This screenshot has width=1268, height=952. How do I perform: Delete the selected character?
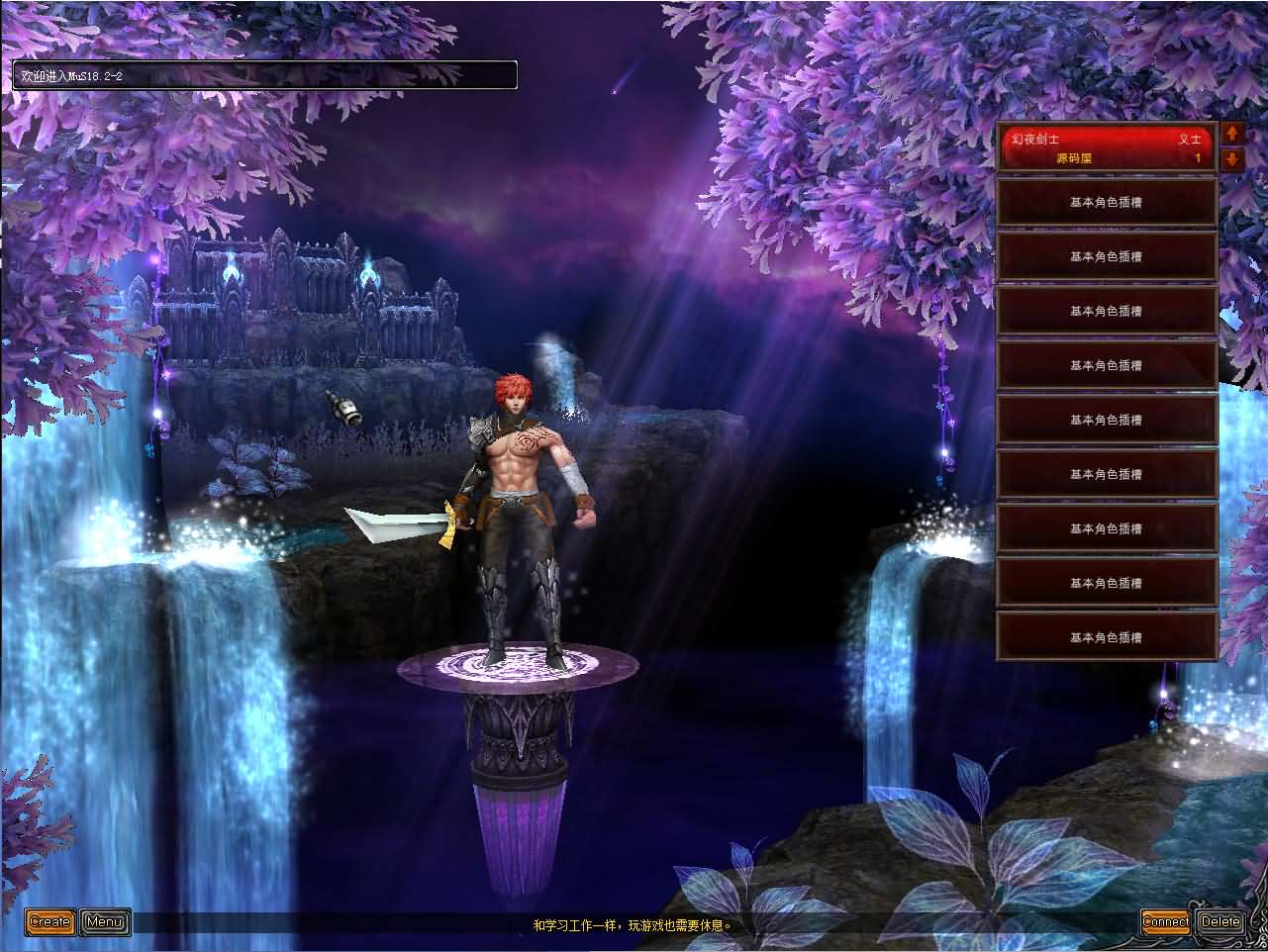[1220, 921]
